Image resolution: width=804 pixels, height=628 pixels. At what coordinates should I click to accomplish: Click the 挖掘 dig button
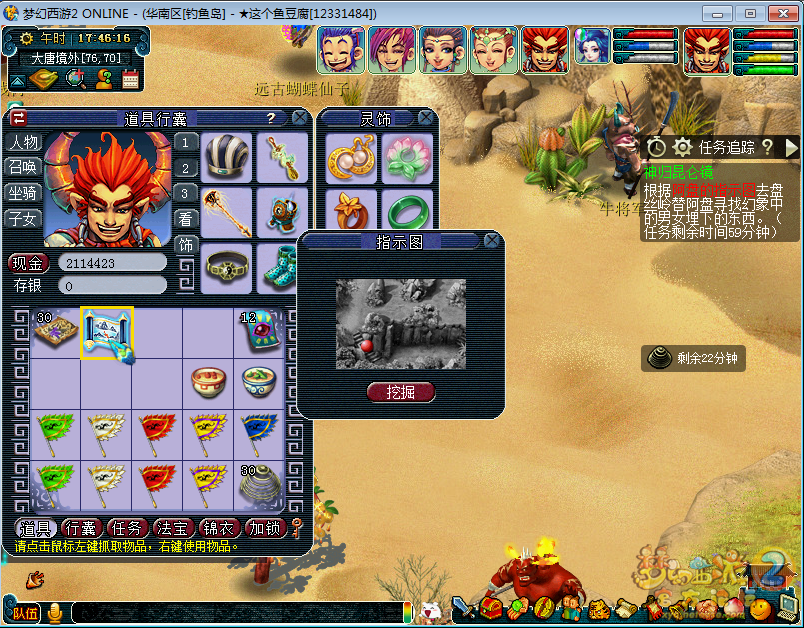pos(400,392)
